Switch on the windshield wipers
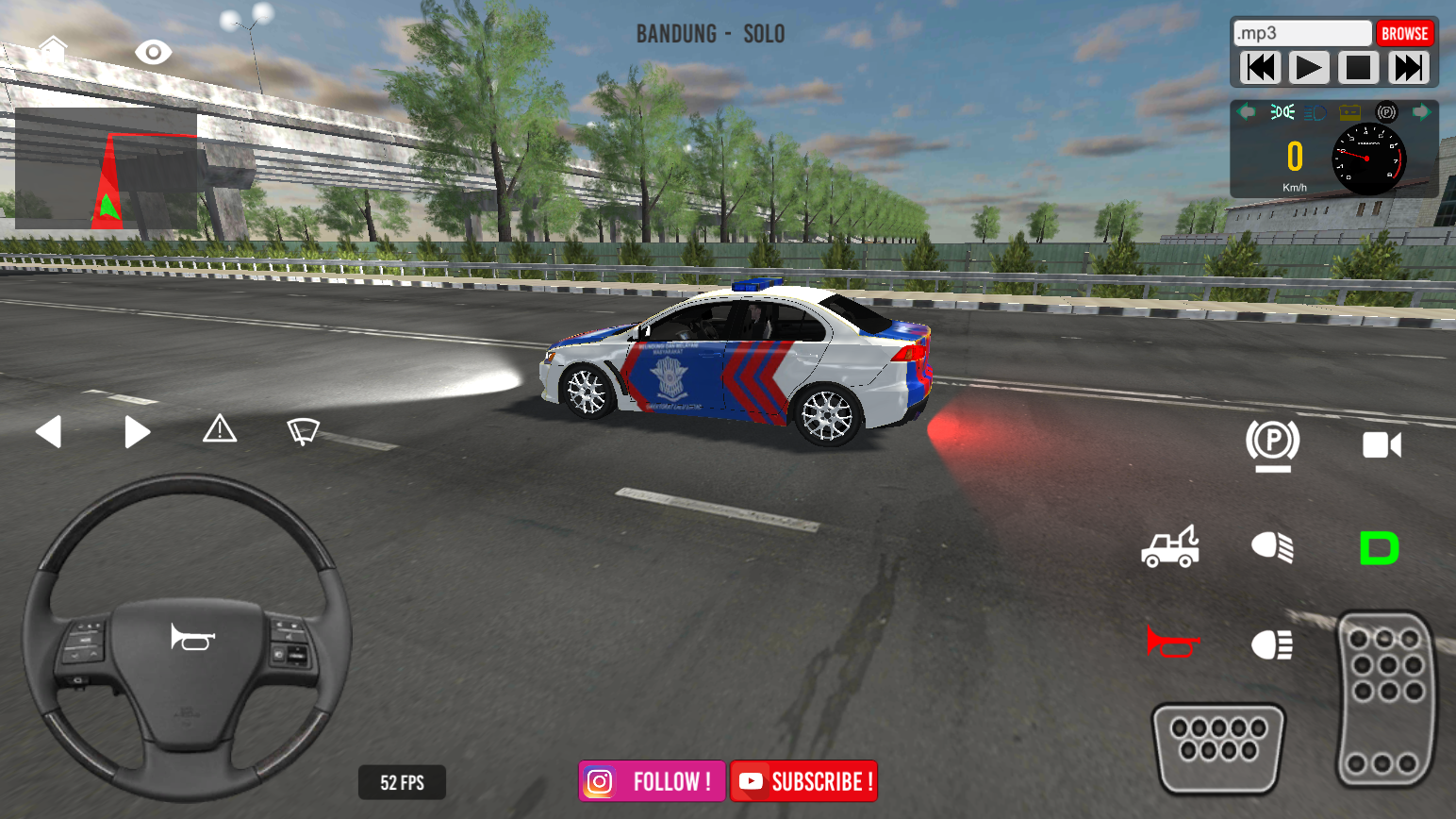 pos(303,431)
